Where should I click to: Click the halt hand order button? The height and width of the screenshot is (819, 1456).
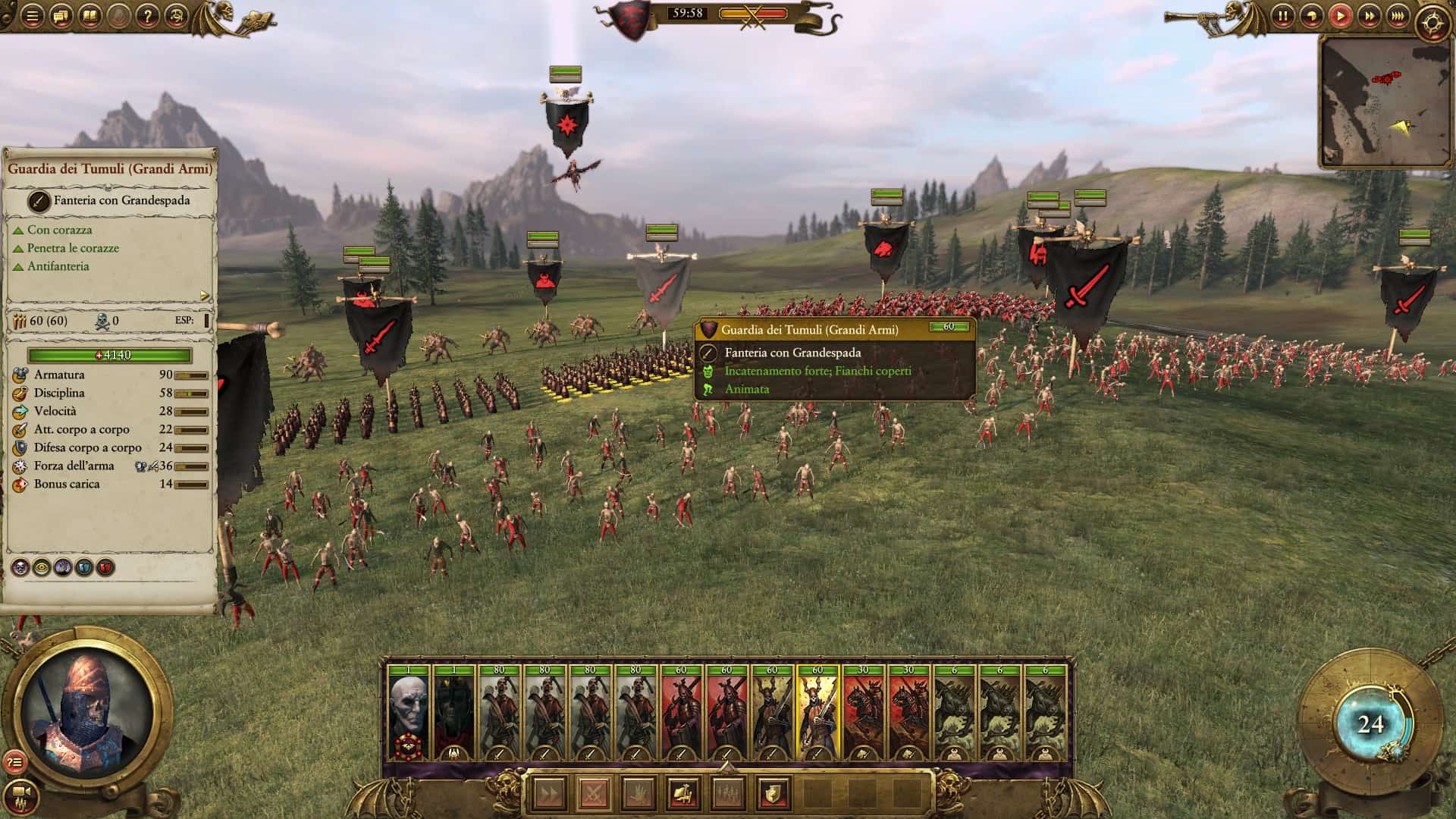click(639, 795)
